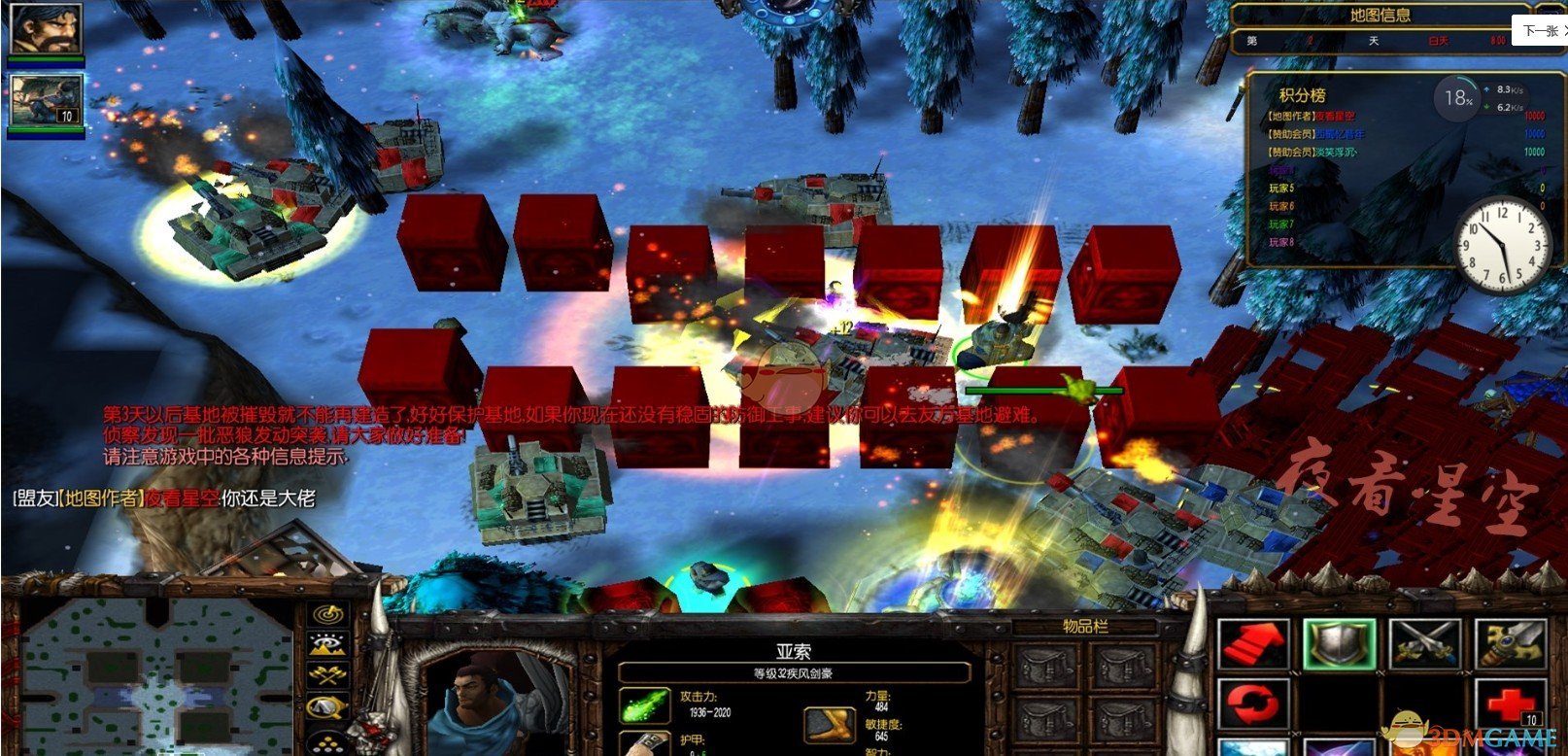Viewport: 1568px width, 756px height.
Task: Open the quest log target icon
Action: [x=327, y=614]
